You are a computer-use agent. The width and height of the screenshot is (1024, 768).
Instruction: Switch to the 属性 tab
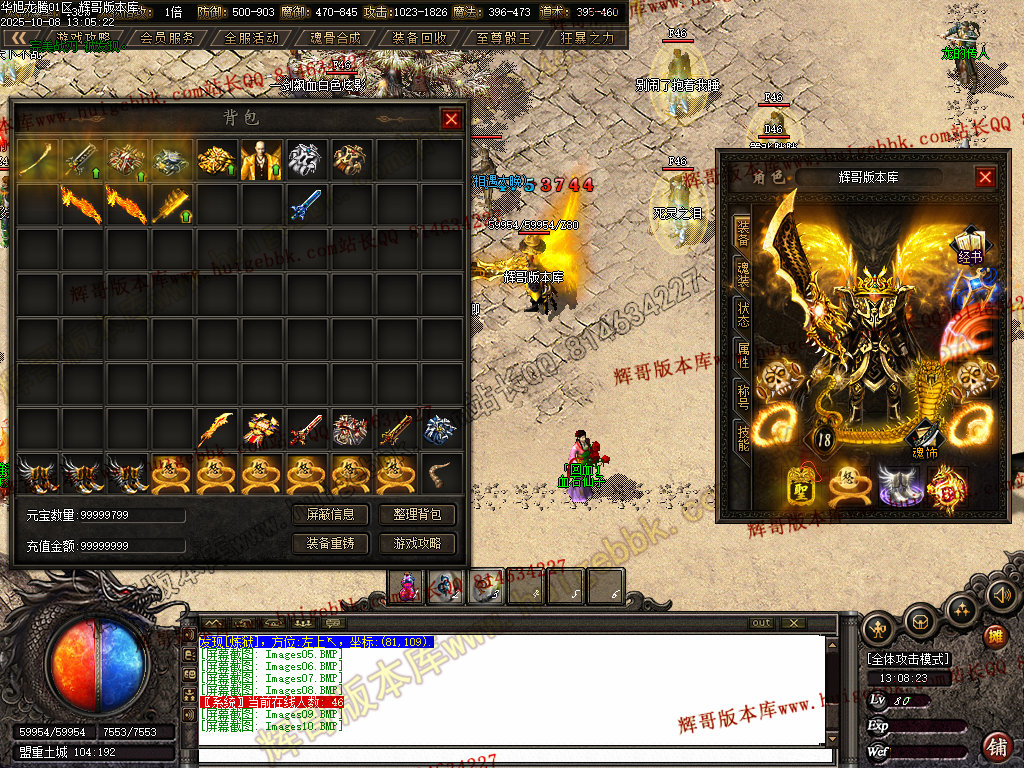click(x=742, y=356)
